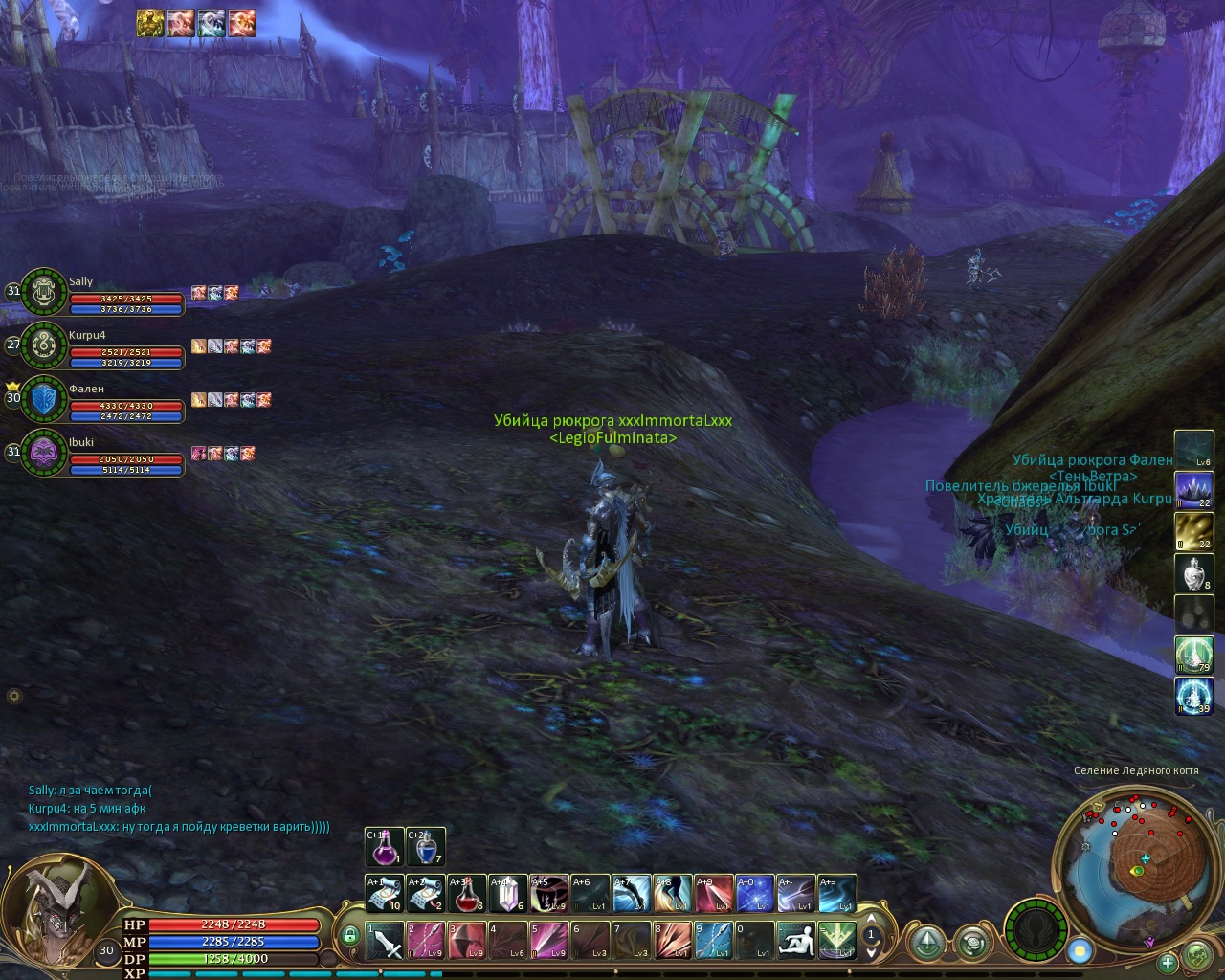Use the sword attack skill in slot 1
Screen dimensions: 1225x980
point(385,940)
